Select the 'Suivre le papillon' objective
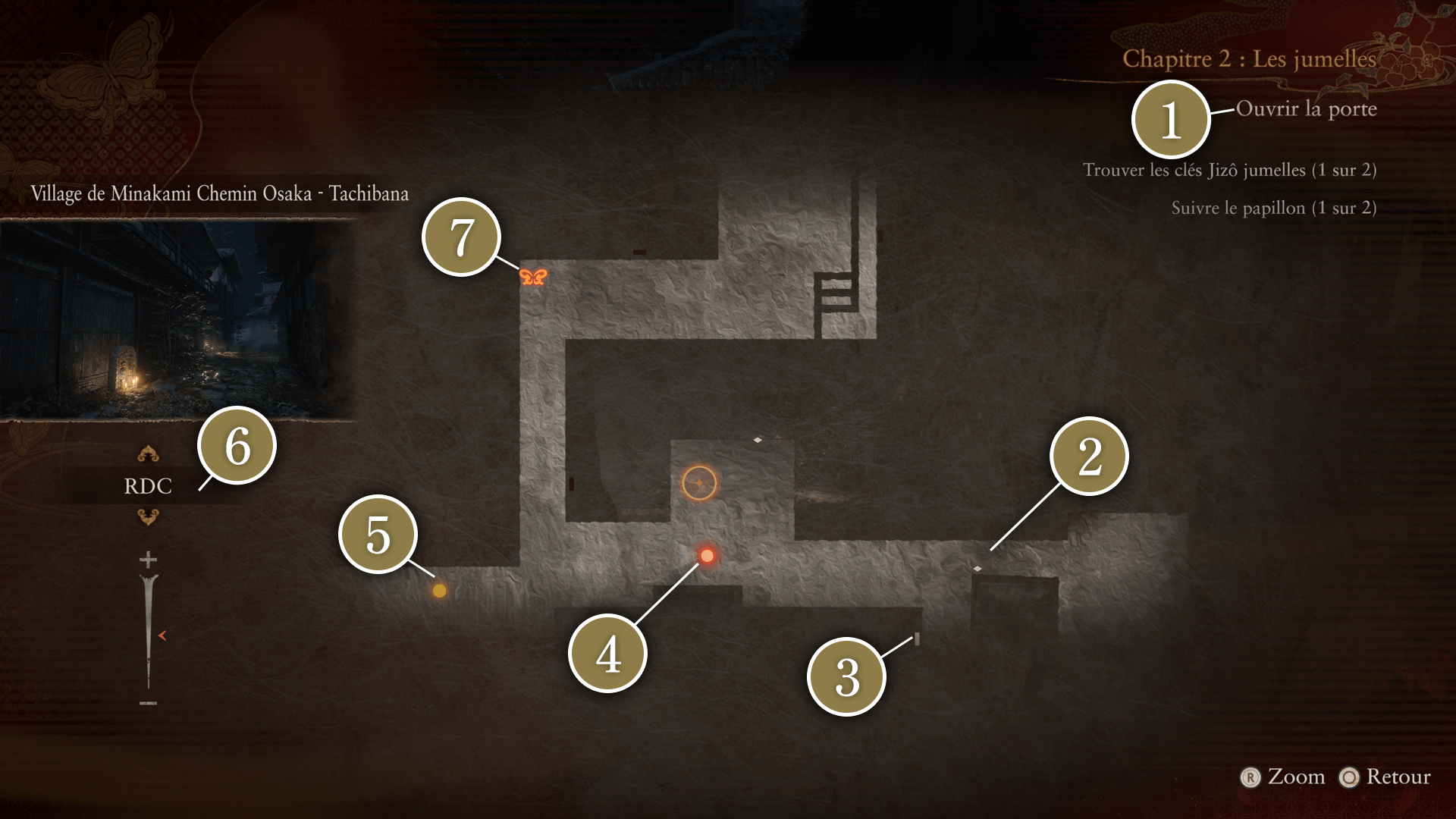Viewport: 1456px width, 819px height. [1273, 208]
